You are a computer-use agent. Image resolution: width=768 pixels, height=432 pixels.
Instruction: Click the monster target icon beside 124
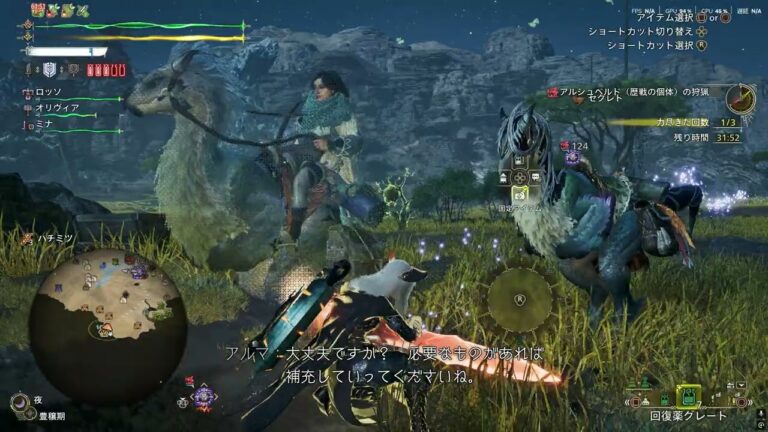click(571, 157)
